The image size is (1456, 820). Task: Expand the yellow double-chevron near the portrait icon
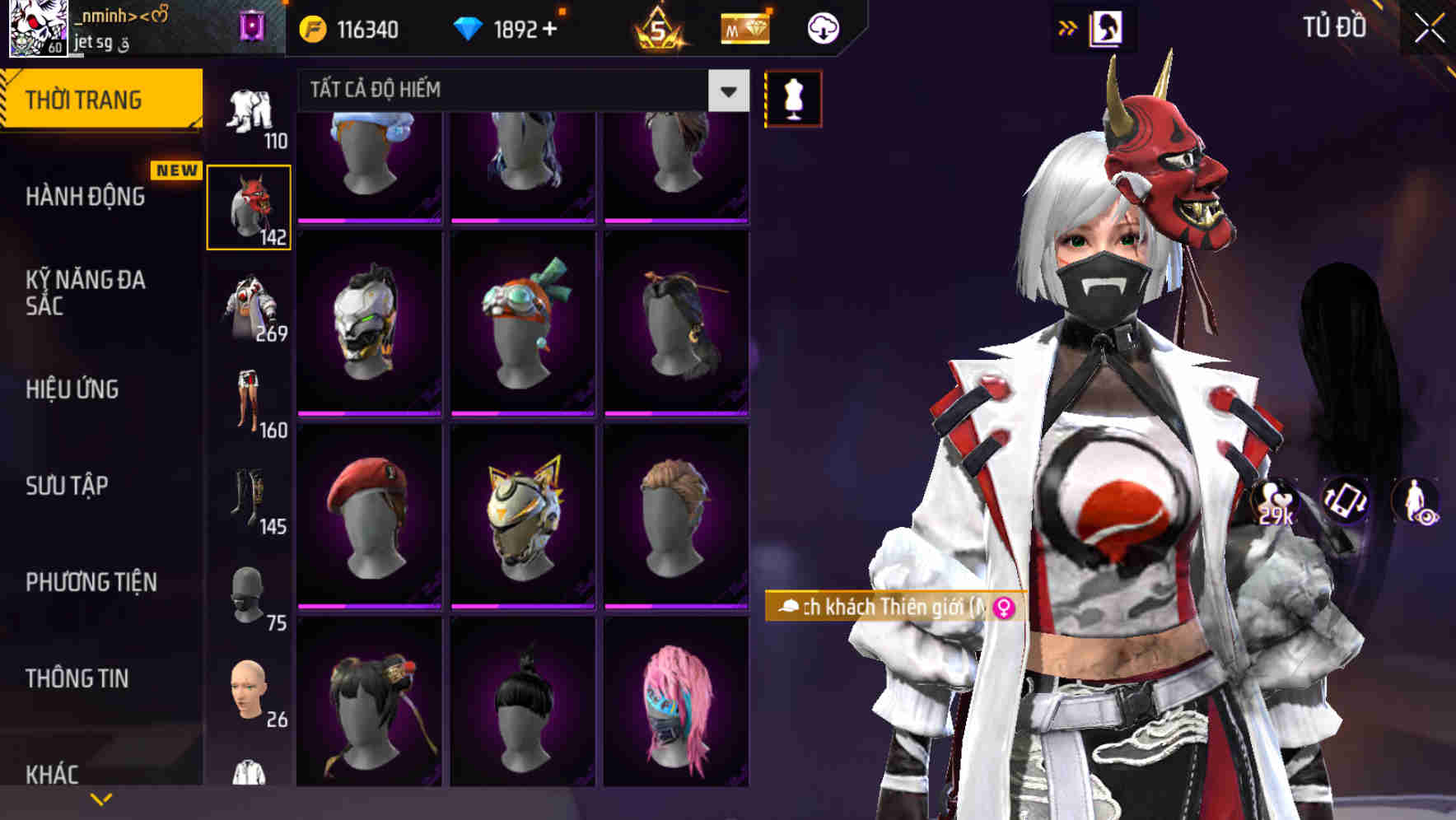pos(1066,27)
